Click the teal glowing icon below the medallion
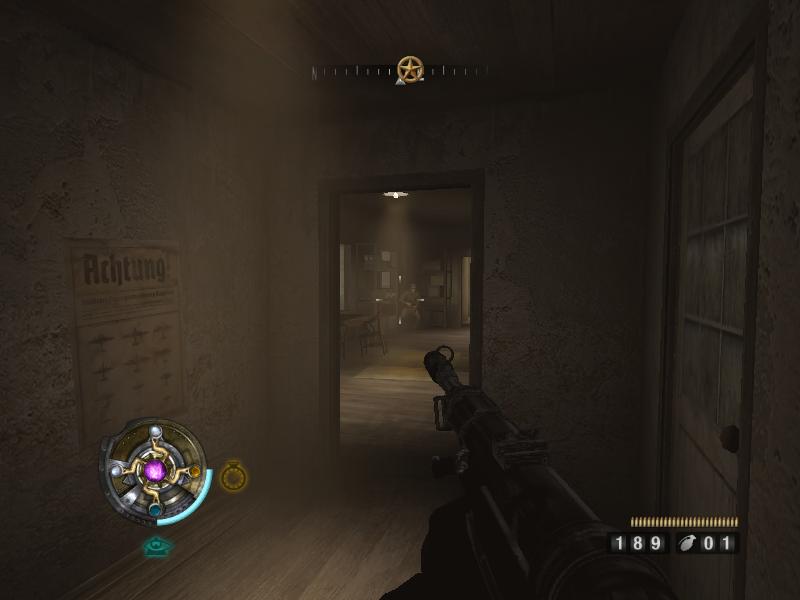Viewport: 800px width, 600px height. coord(157,546)
